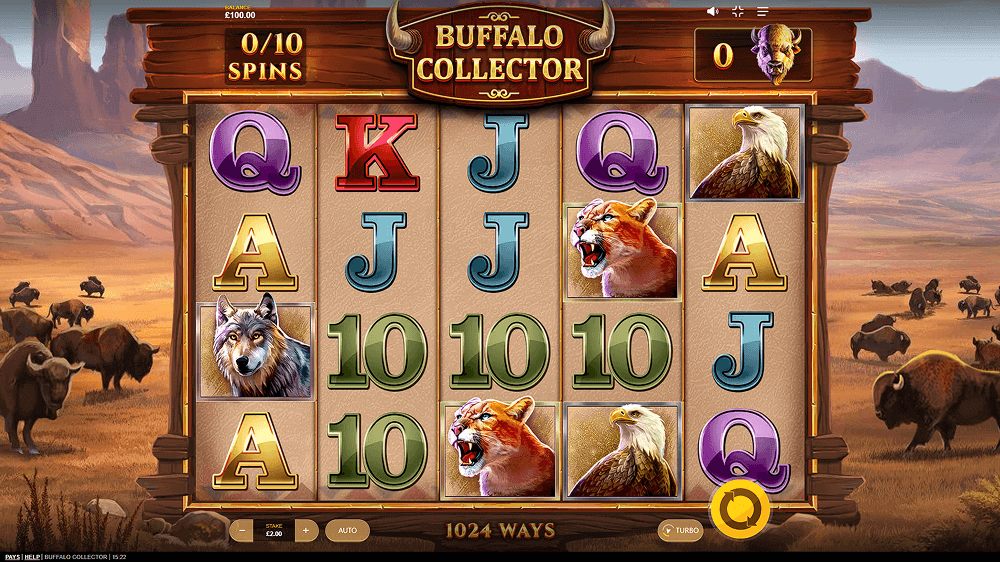Mute sound with the speaker icon

(713, 12)
